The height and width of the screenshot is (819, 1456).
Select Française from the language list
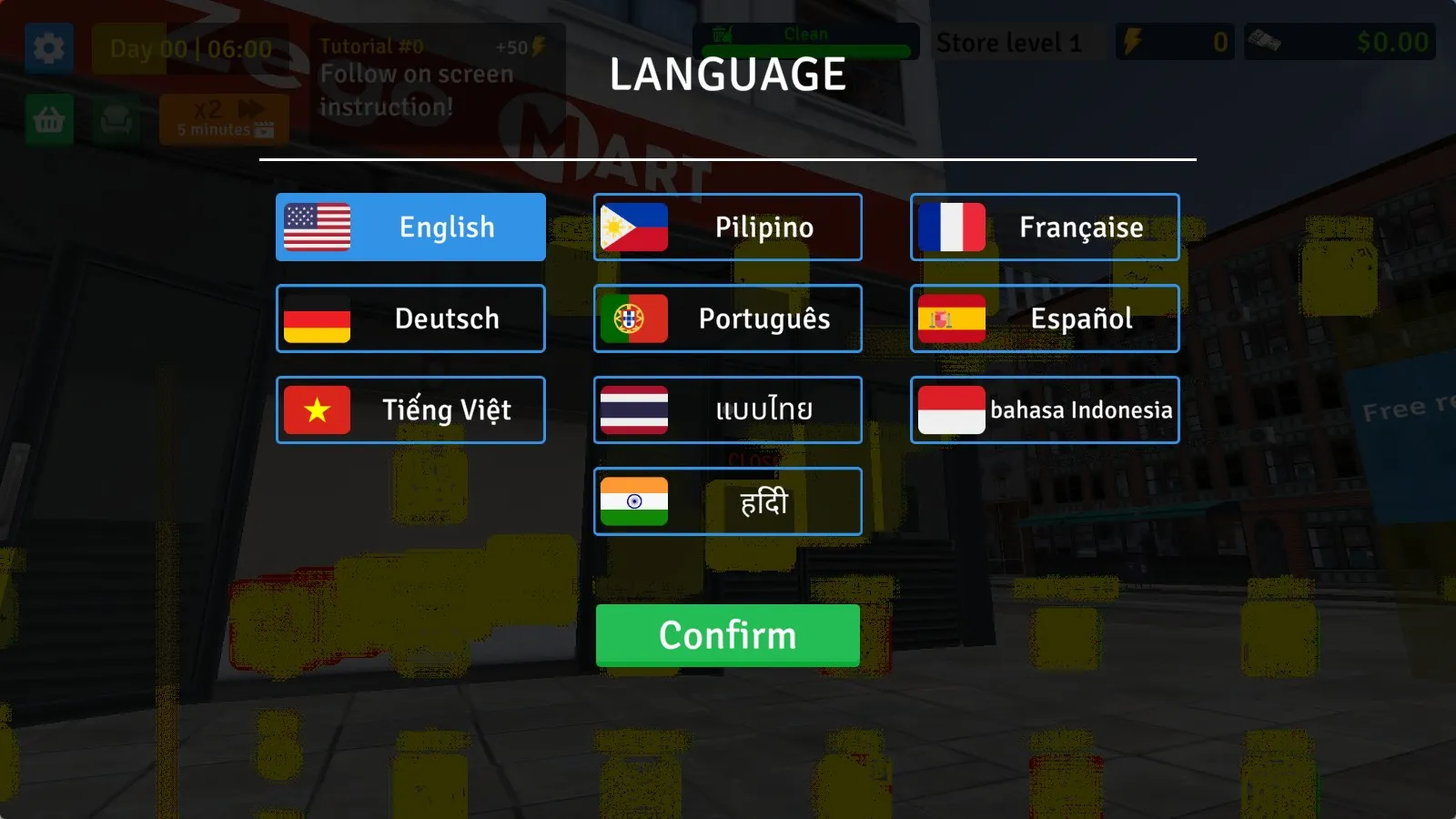click(x=1044, y=227)
